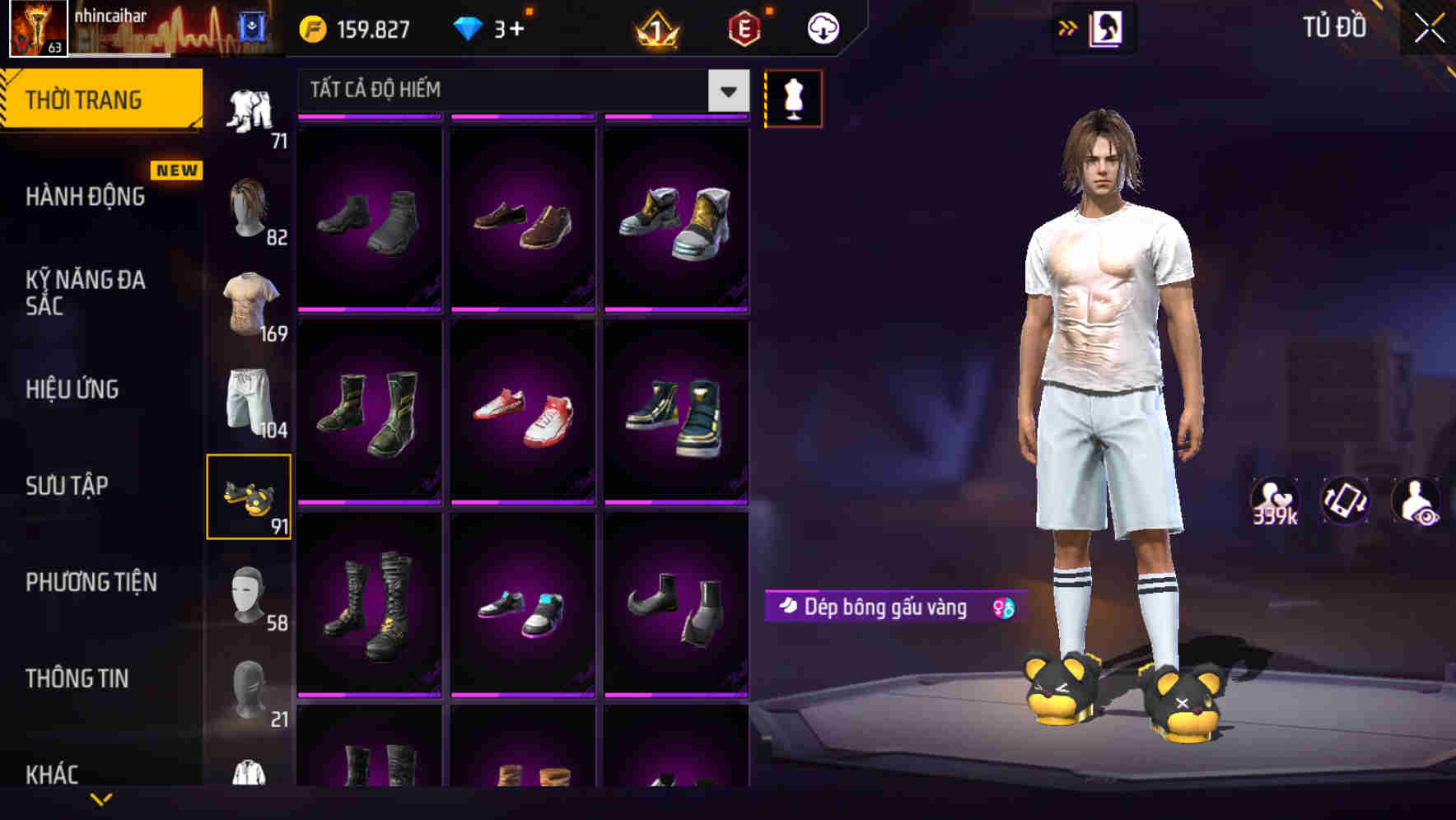Screen dimensions: 1456x820
Task: Toggle the mannequin display mode
Action: click(x=793, y=98)
